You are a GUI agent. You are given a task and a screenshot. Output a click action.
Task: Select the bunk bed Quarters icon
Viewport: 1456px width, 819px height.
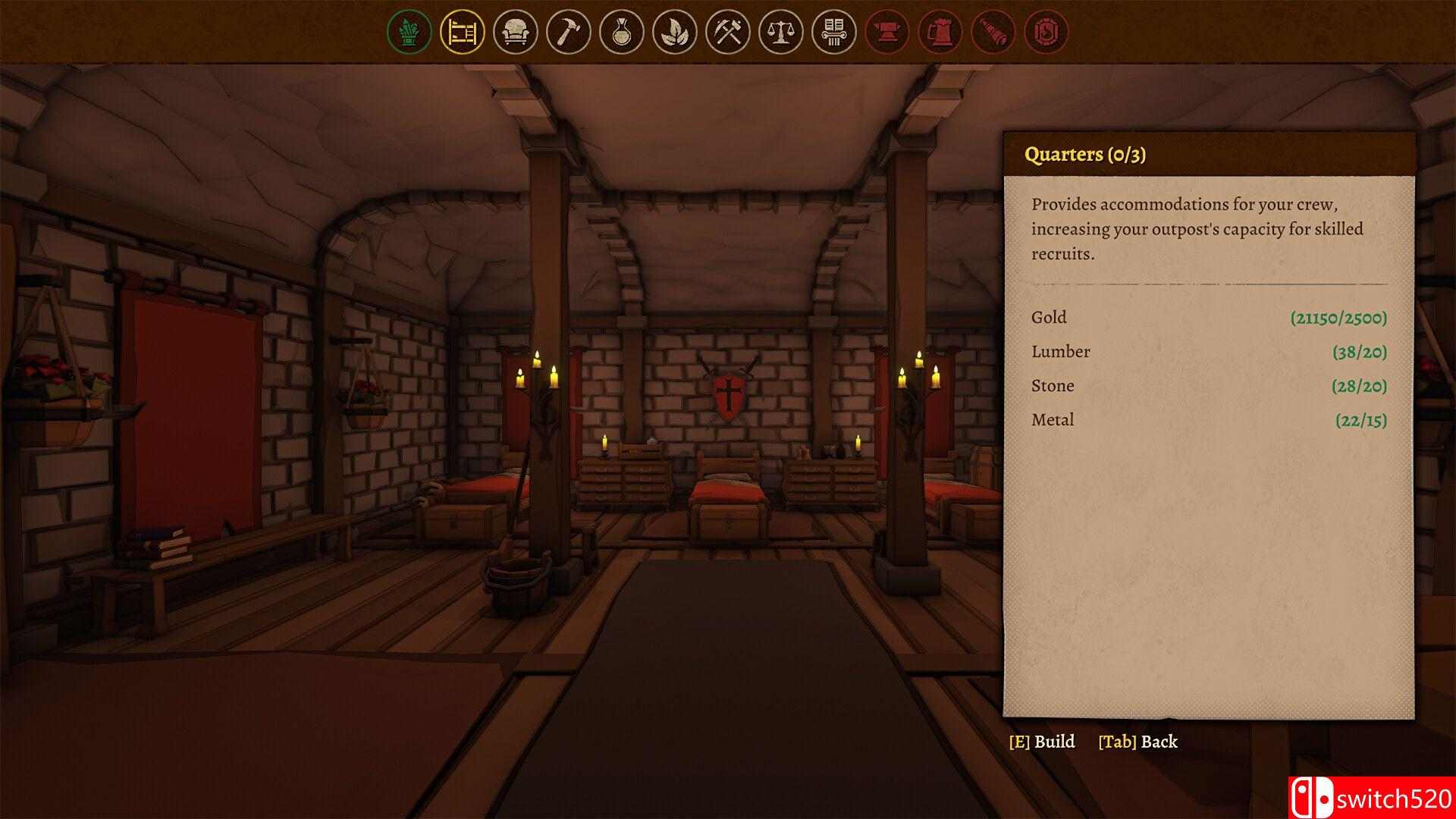(x=462, y=32)
